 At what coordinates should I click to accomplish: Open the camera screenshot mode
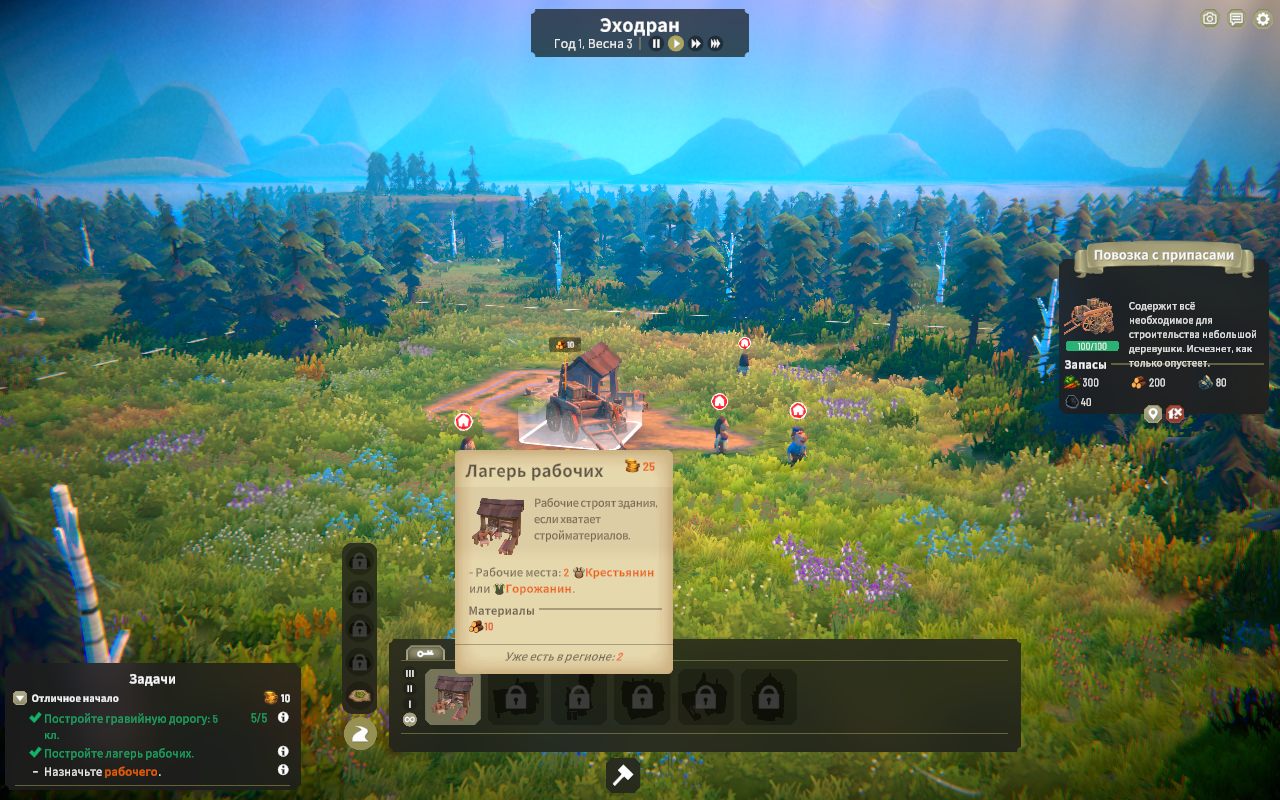[1210, 19]
